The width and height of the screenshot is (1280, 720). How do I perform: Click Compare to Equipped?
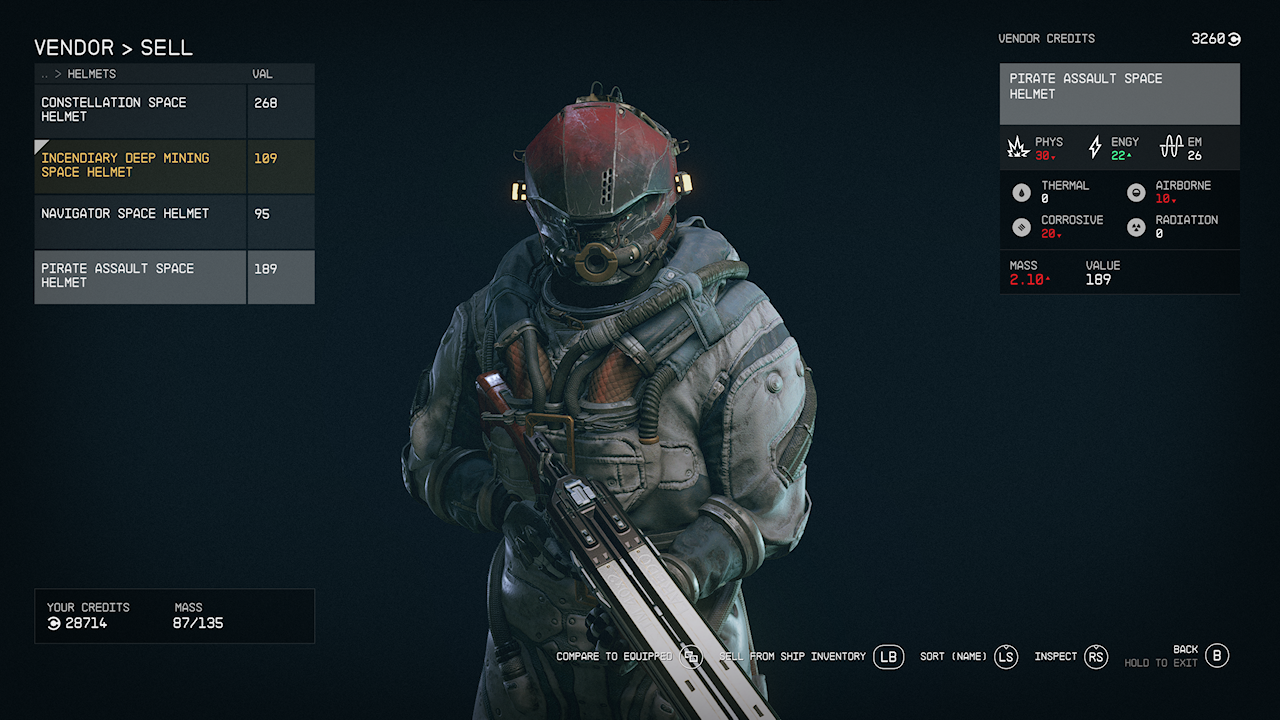(x=616, y=657)
